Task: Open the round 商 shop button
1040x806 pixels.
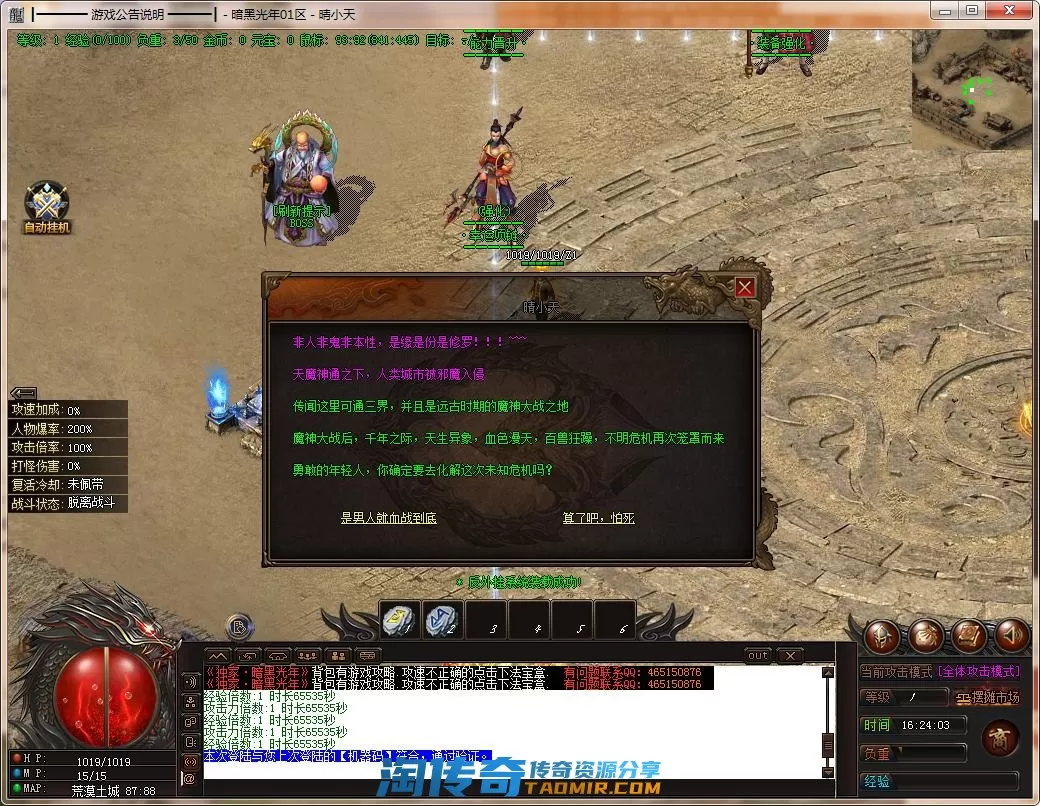Action: [998, 739]
